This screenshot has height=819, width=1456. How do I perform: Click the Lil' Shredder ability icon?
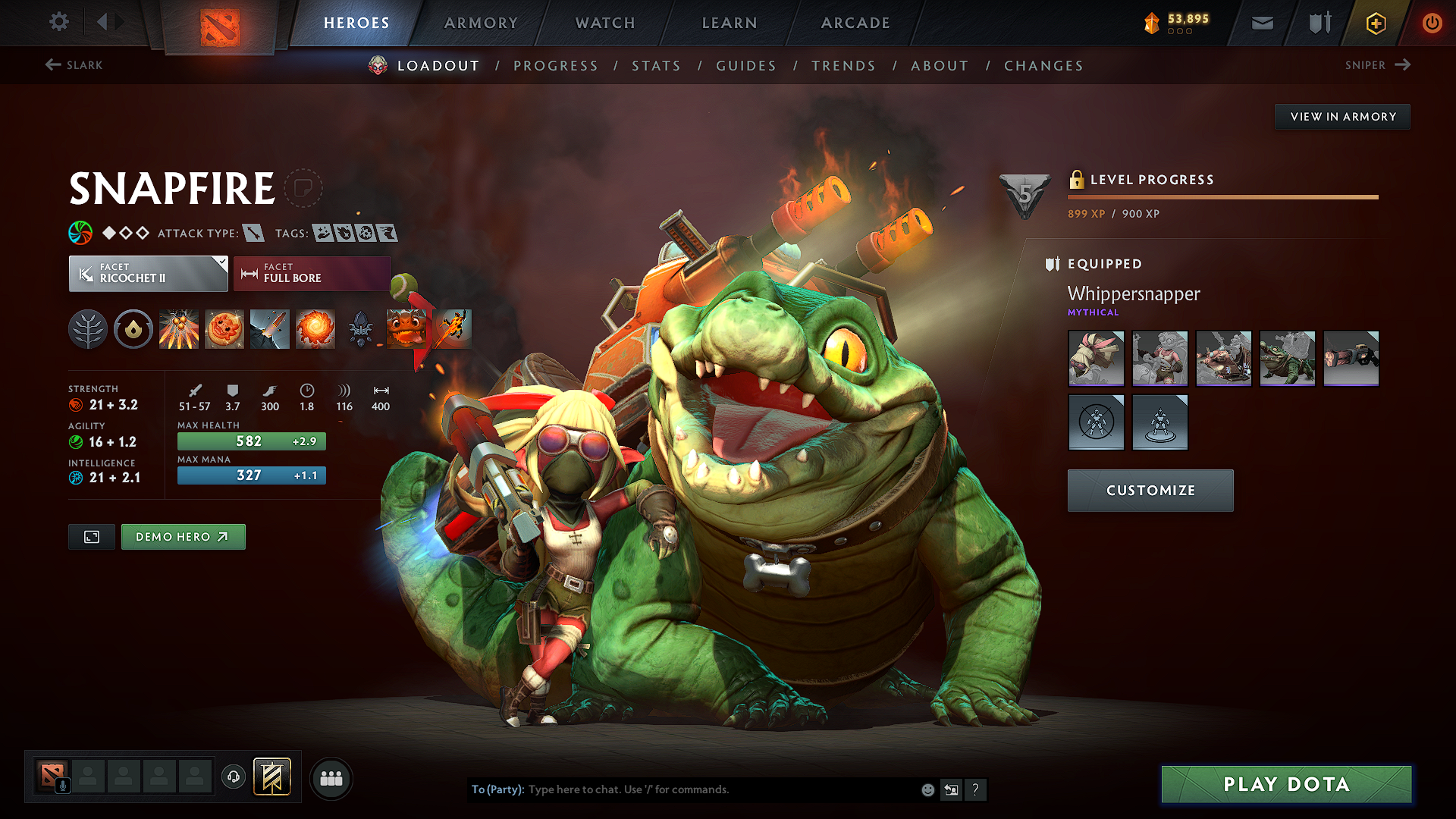[270, 329]
